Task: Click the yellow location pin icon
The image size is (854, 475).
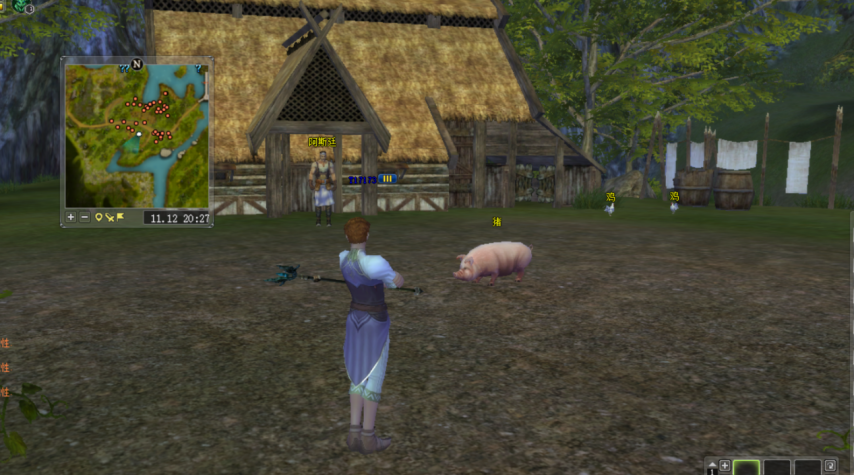Action: click(98, 217)
